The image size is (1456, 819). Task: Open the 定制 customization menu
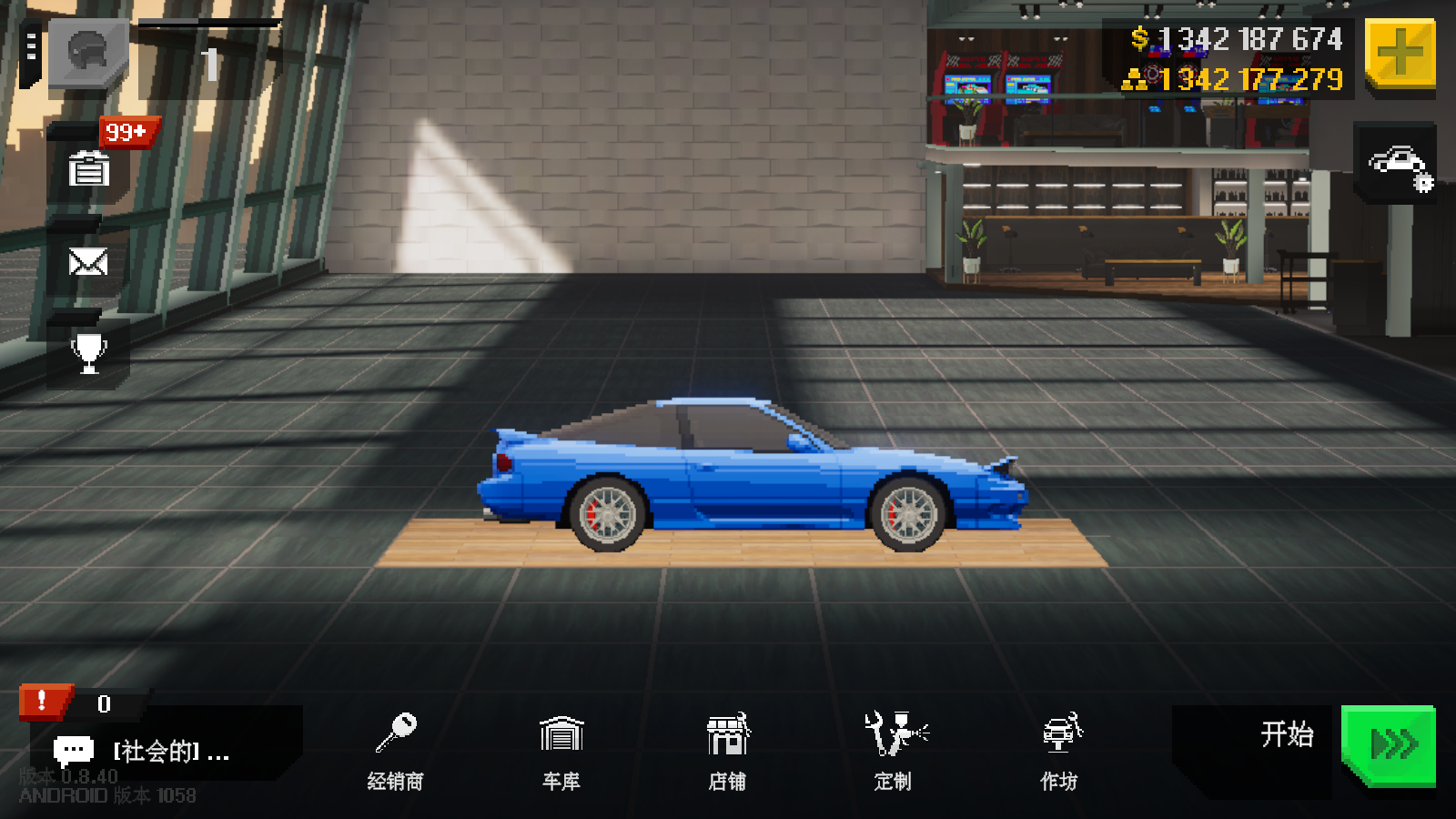pos(893,752)
